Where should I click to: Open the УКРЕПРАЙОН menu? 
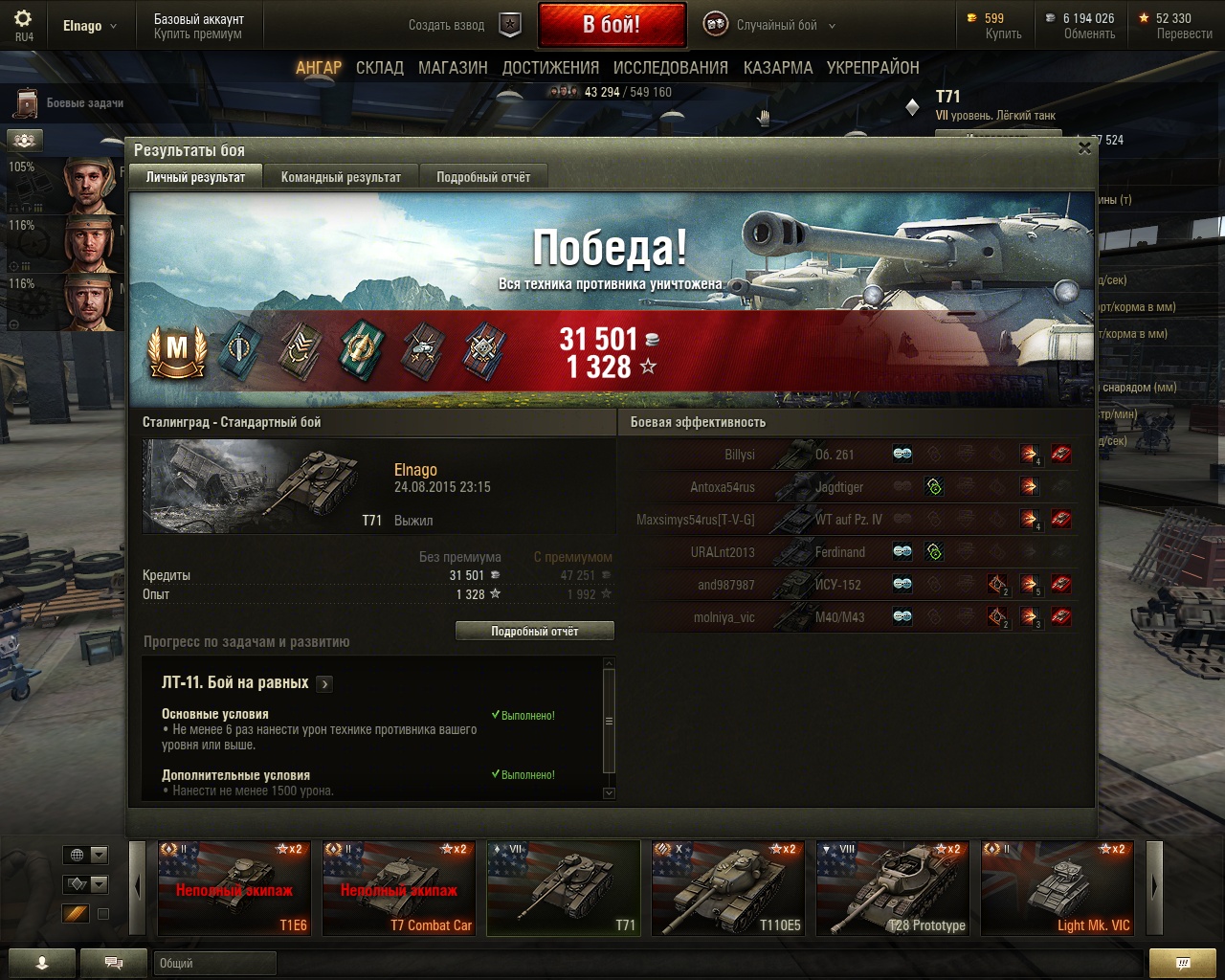(873, 68)
